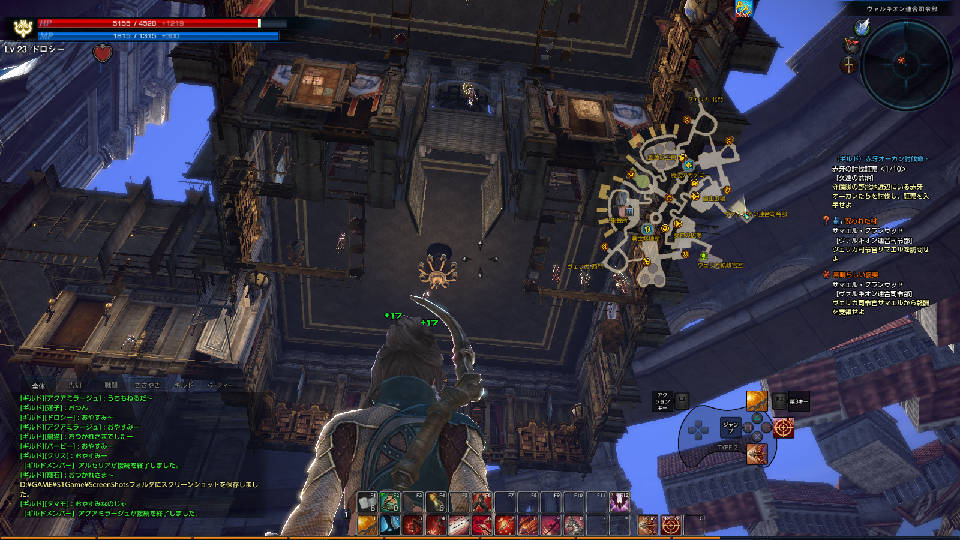Screen dimensions: 960x540
Task: Use the green potion hotbar item
Action: pyautogui.click(x=390, y=503)
